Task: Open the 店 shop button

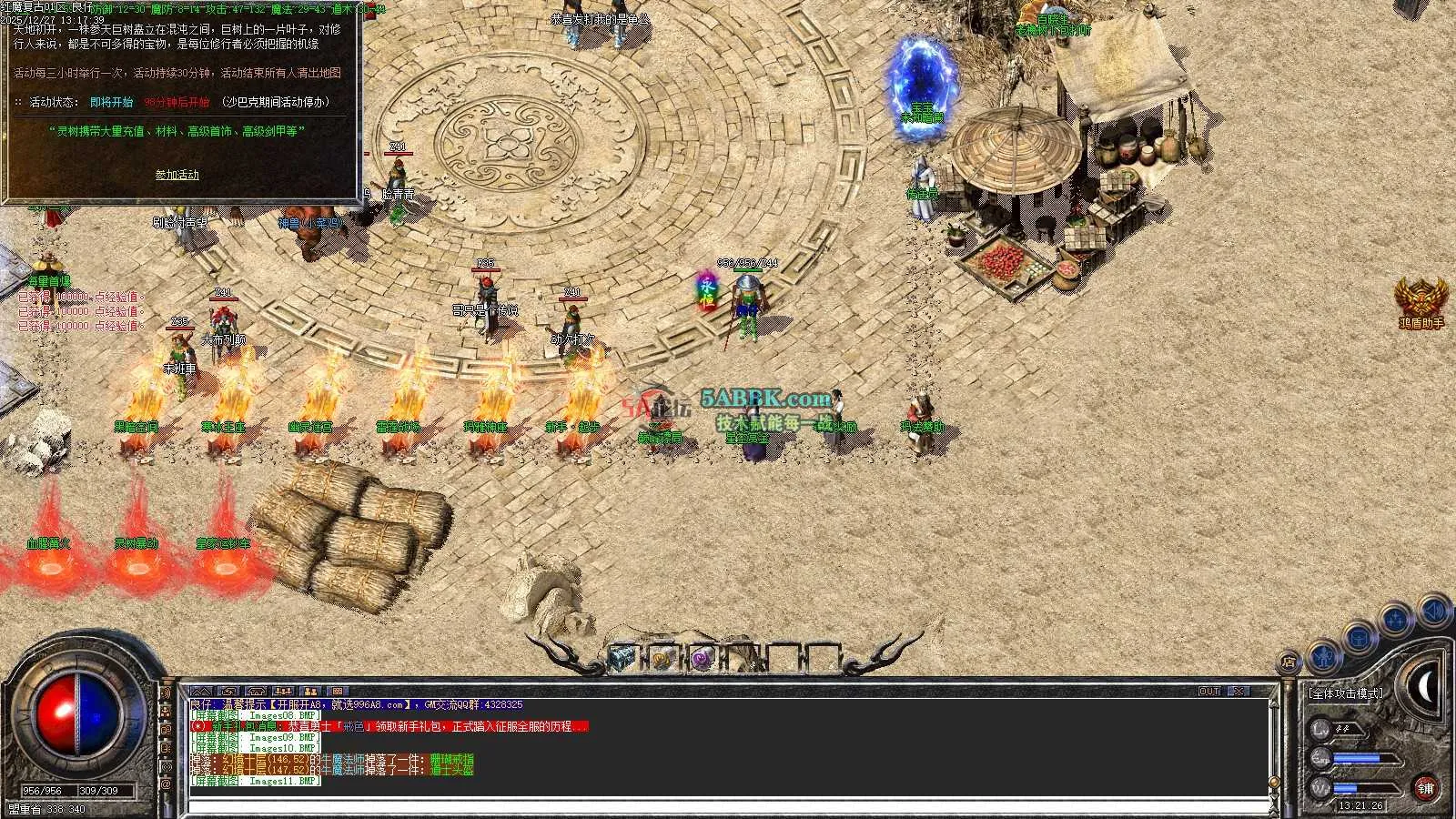Action: click(x=1289, y=662)
